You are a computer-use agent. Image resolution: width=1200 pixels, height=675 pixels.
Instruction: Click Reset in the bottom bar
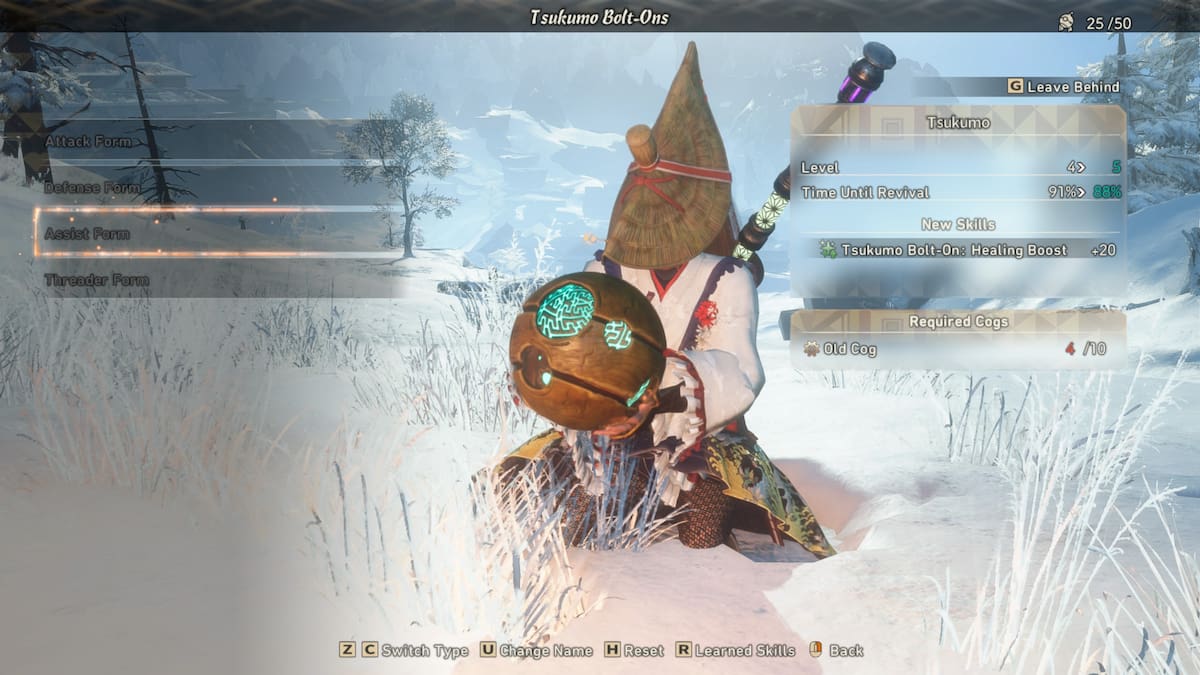tap(634, 651)
